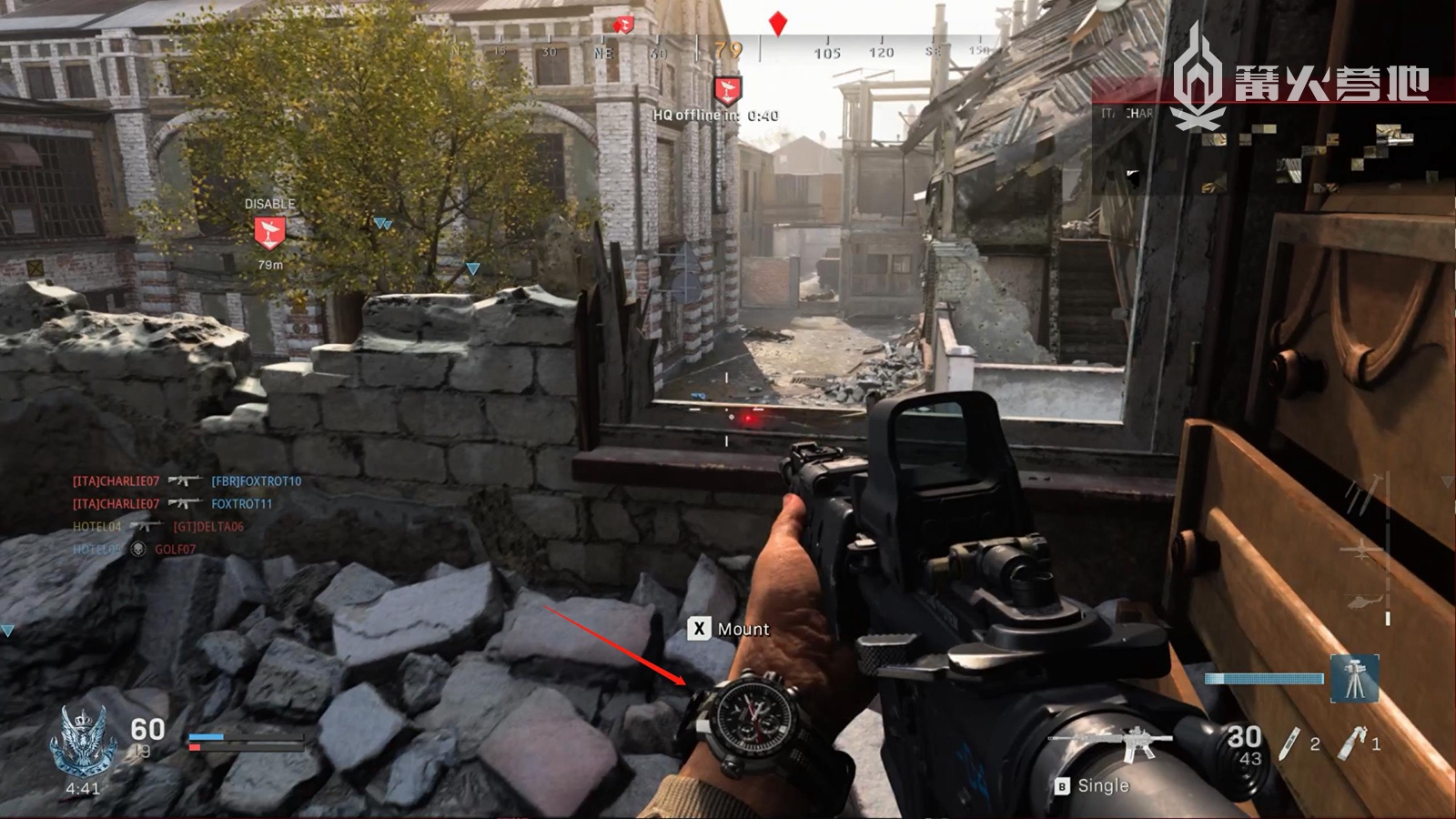Click the blue eagle team emblem
The height and width of the screenshot is (819, 1456).
(84, 741)
